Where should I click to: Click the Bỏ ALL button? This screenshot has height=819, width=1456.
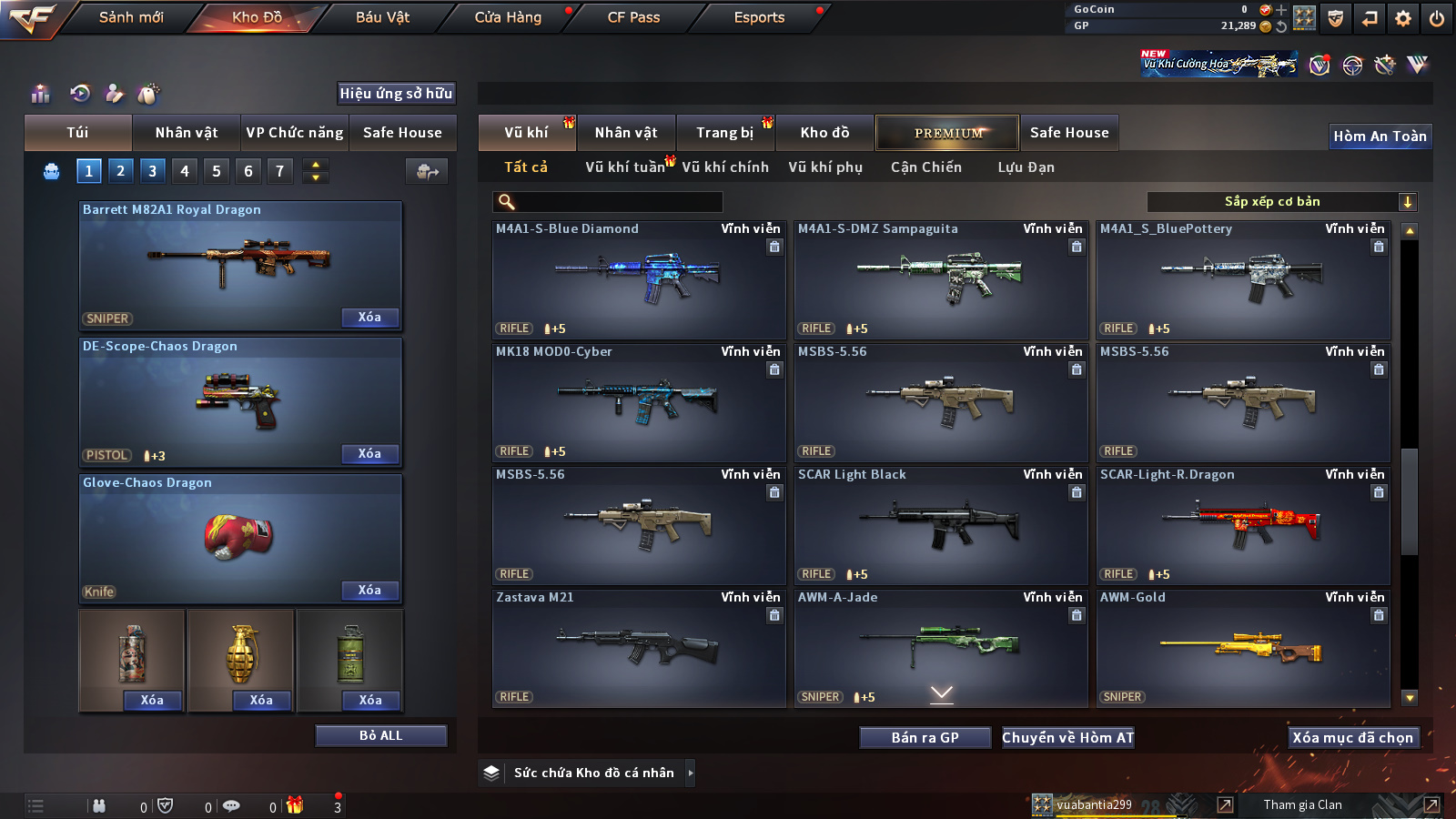click(380, 735)
